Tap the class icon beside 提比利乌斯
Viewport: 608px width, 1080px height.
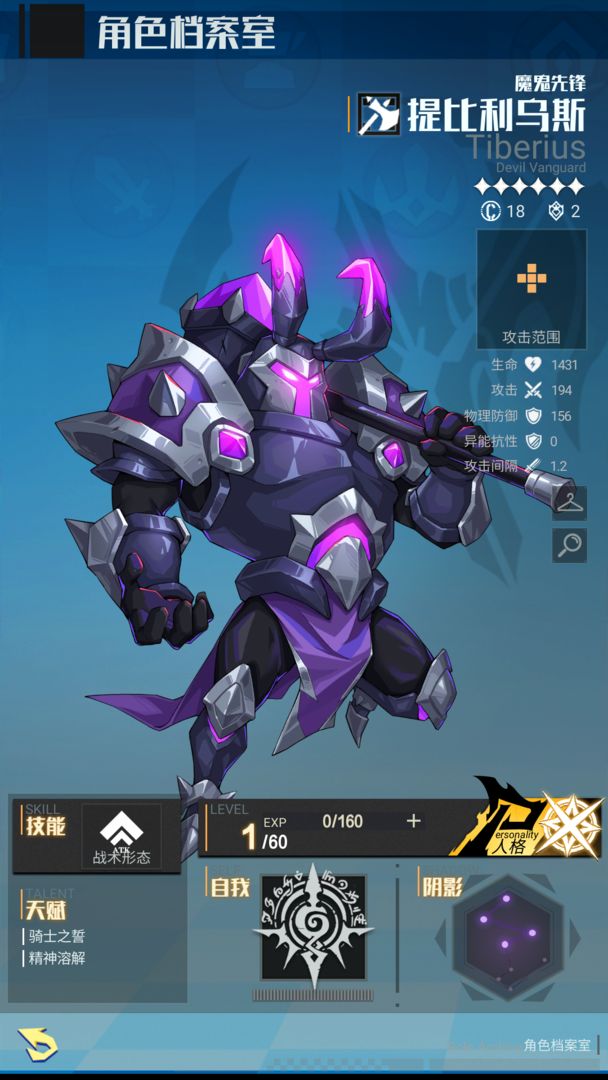coord(379,115)
